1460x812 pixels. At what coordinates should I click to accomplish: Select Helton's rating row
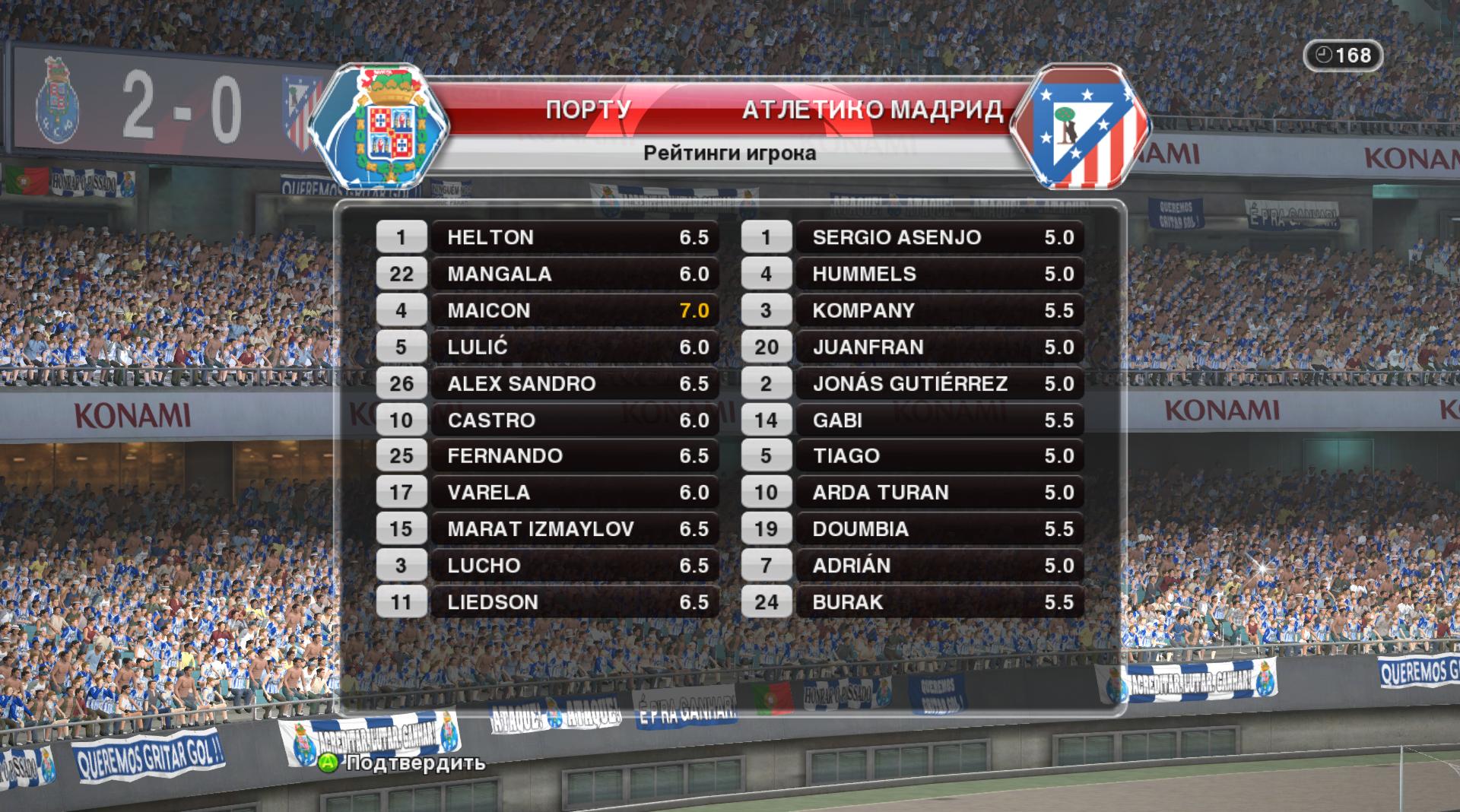tap(574, 237)
